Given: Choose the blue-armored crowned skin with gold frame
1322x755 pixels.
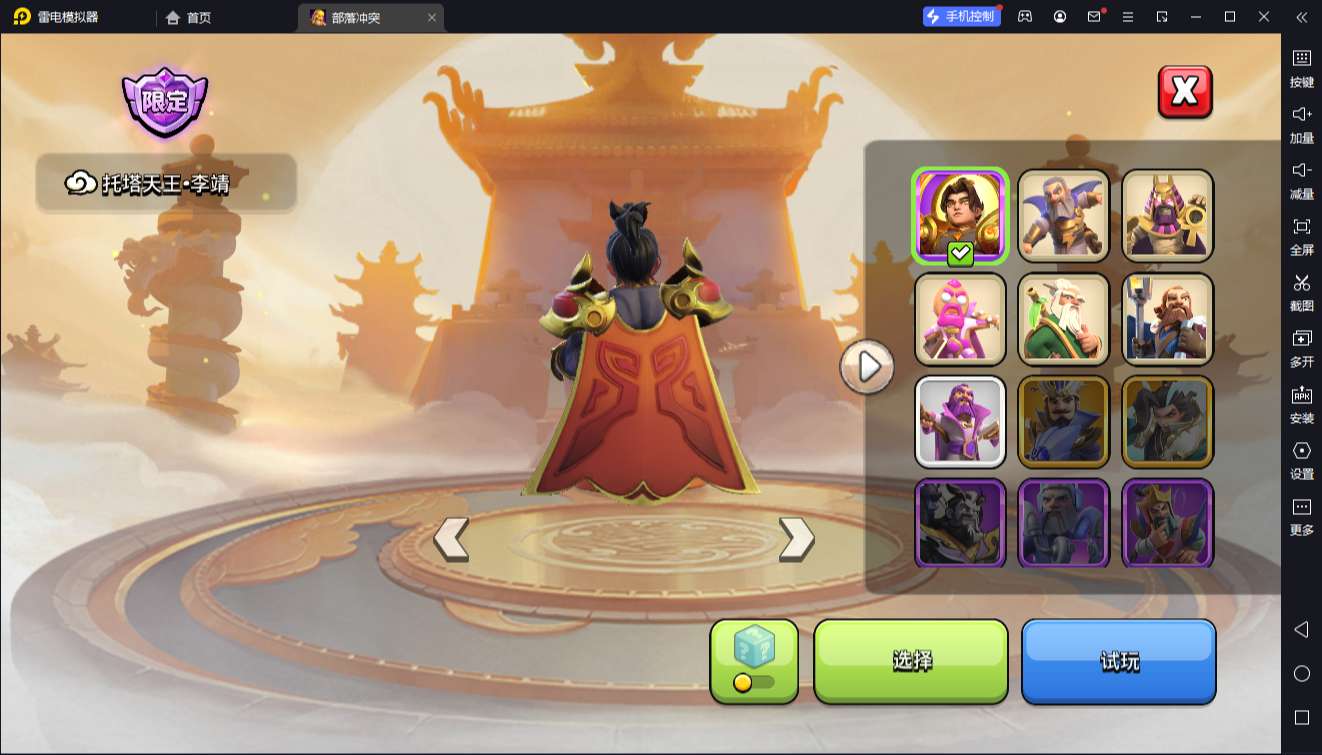Looking at the screenshot, I should click(x=1064, y=421).
